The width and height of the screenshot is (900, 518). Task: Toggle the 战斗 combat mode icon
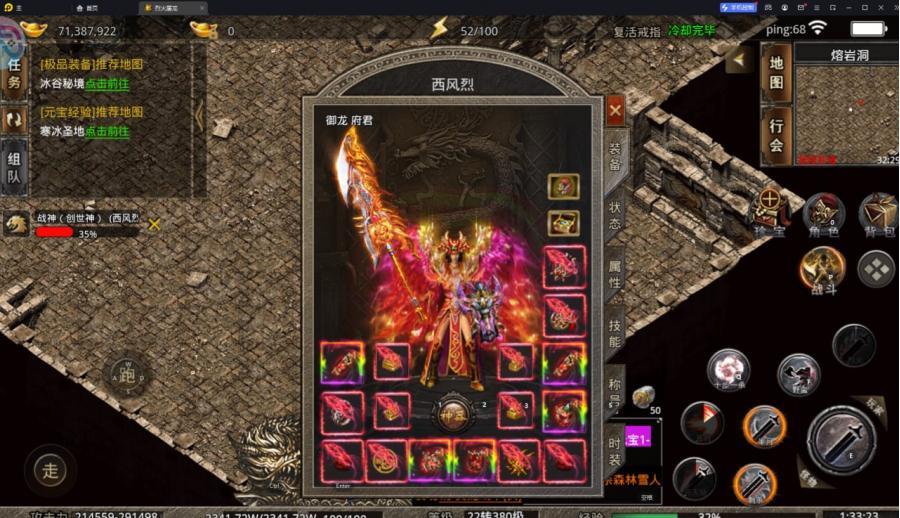(x=822, y=267)
